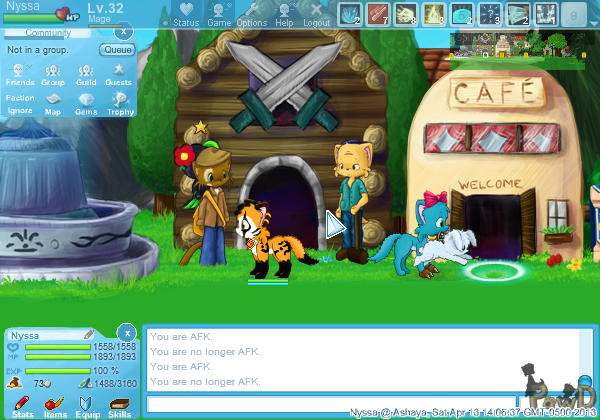The image size is (600, 420).
Task: Open the Status menu
Action: [185, 13]
